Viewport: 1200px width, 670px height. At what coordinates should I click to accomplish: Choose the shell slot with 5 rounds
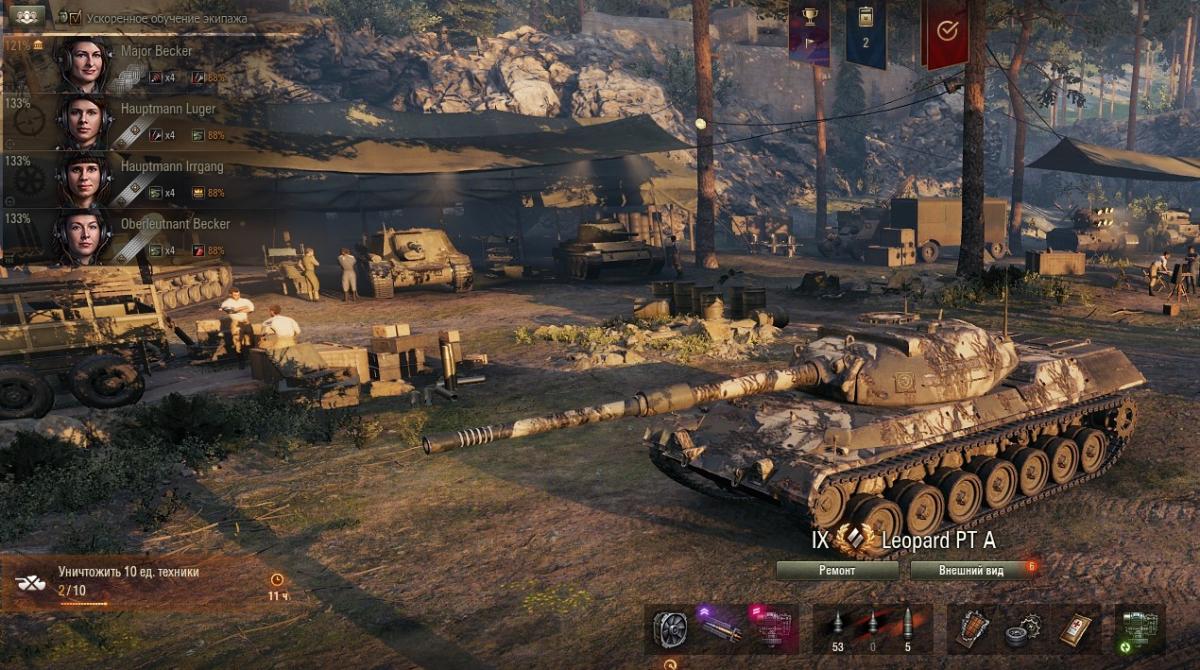(907, 626)
